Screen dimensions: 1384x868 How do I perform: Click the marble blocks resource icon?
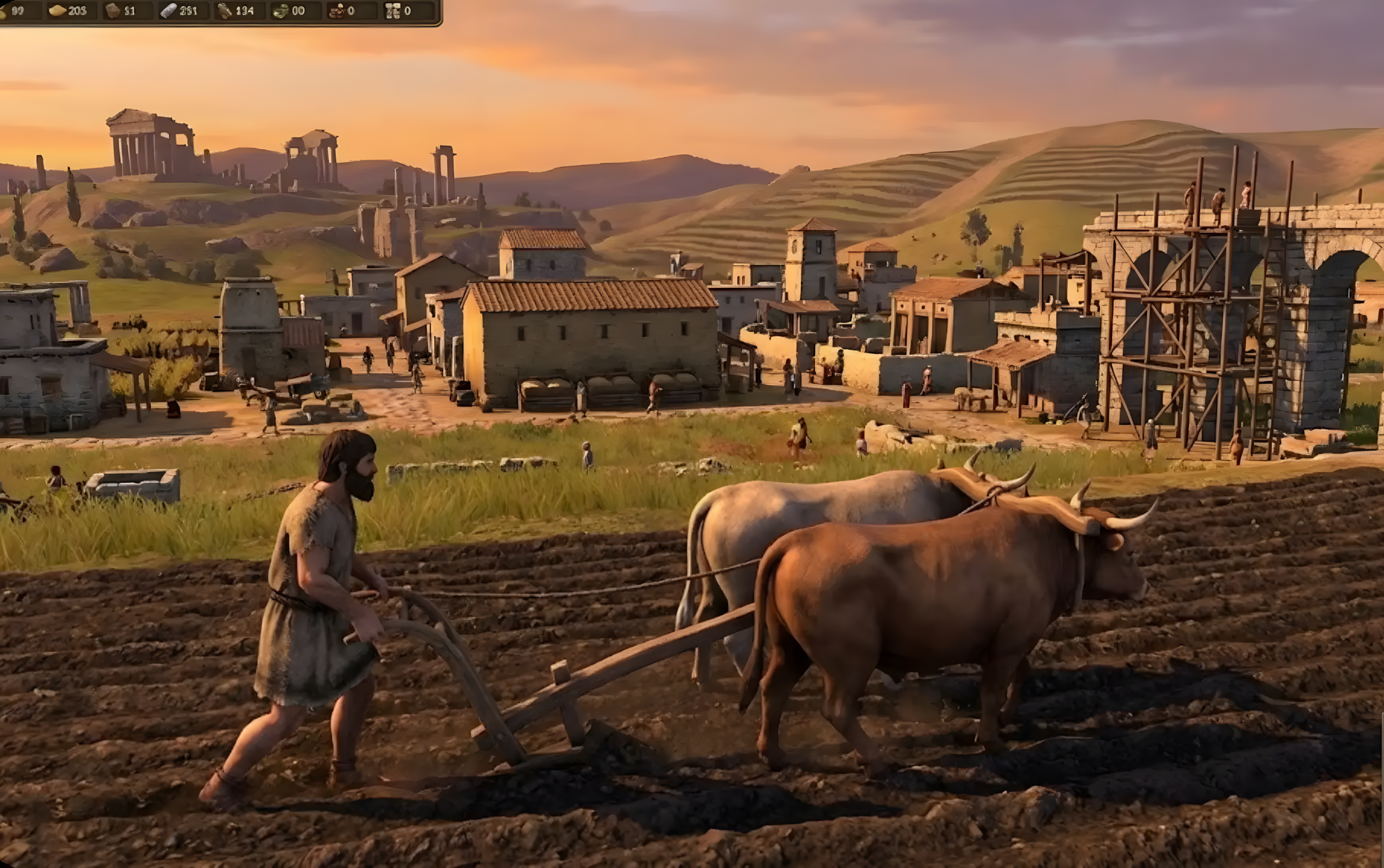[394, 10]
